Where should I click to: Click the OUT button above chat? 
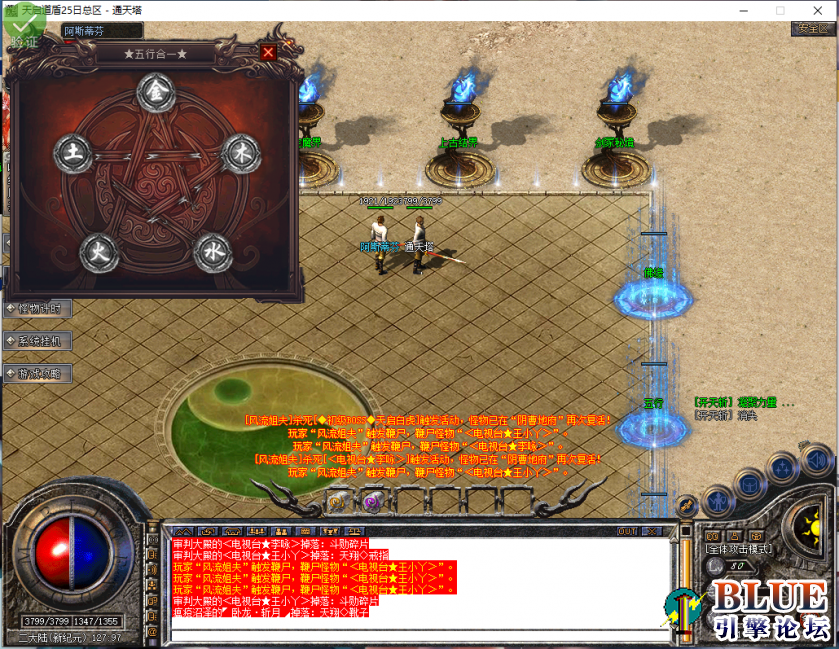pos(628,531)
